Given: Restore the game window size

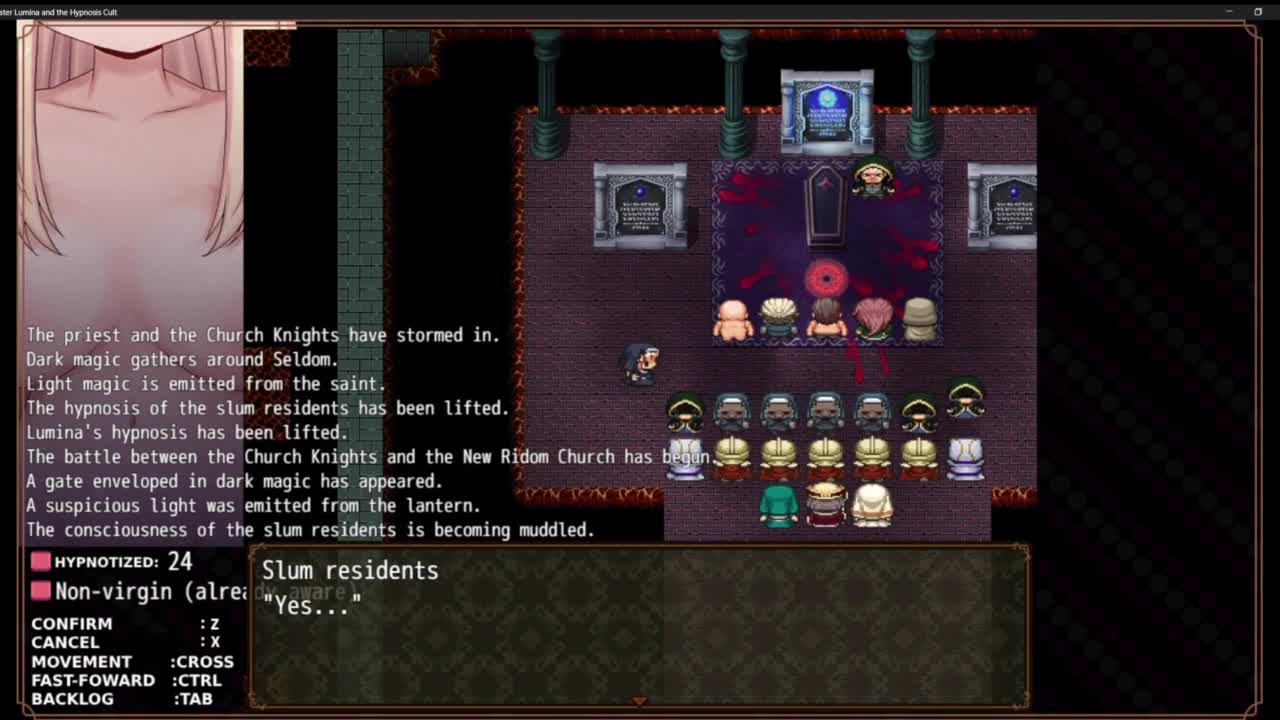Looking at the screenshot, I should pyautogui.click(x=1258, y=12).
